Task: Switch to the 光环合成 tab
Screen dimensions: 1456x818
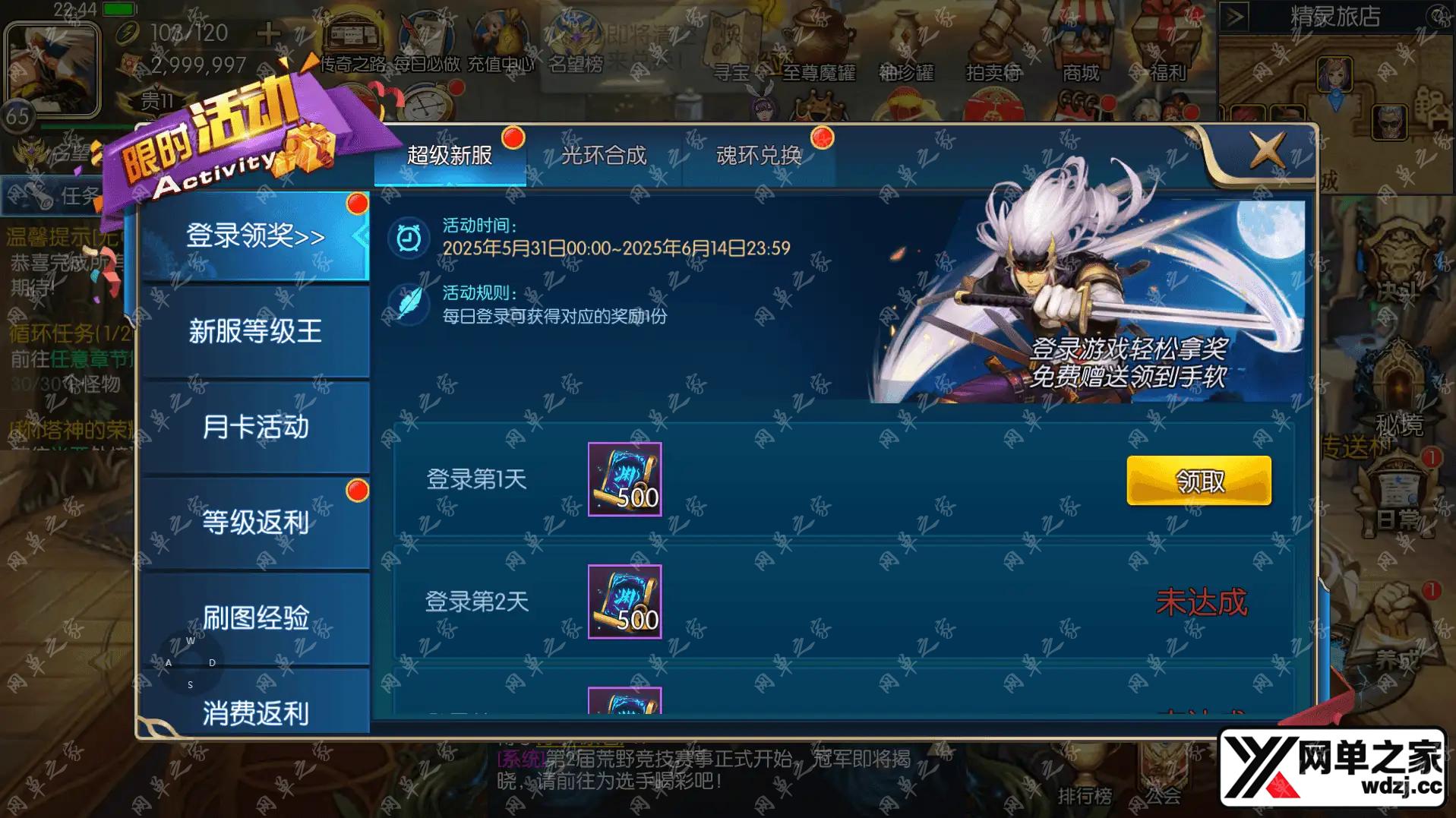Action: click(x=604, y=156)
